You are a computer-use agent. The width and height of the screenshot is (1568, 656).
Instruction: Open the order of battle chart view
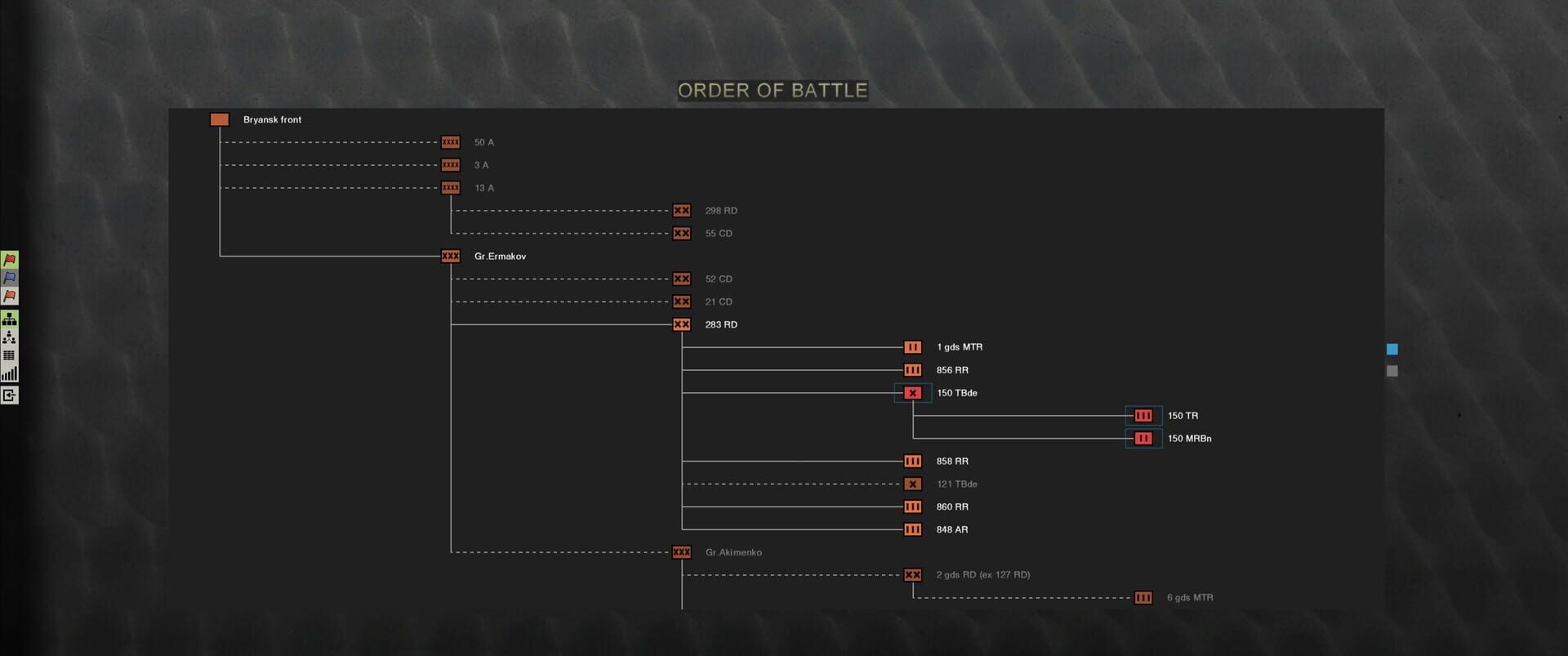(x=10, y=319)
